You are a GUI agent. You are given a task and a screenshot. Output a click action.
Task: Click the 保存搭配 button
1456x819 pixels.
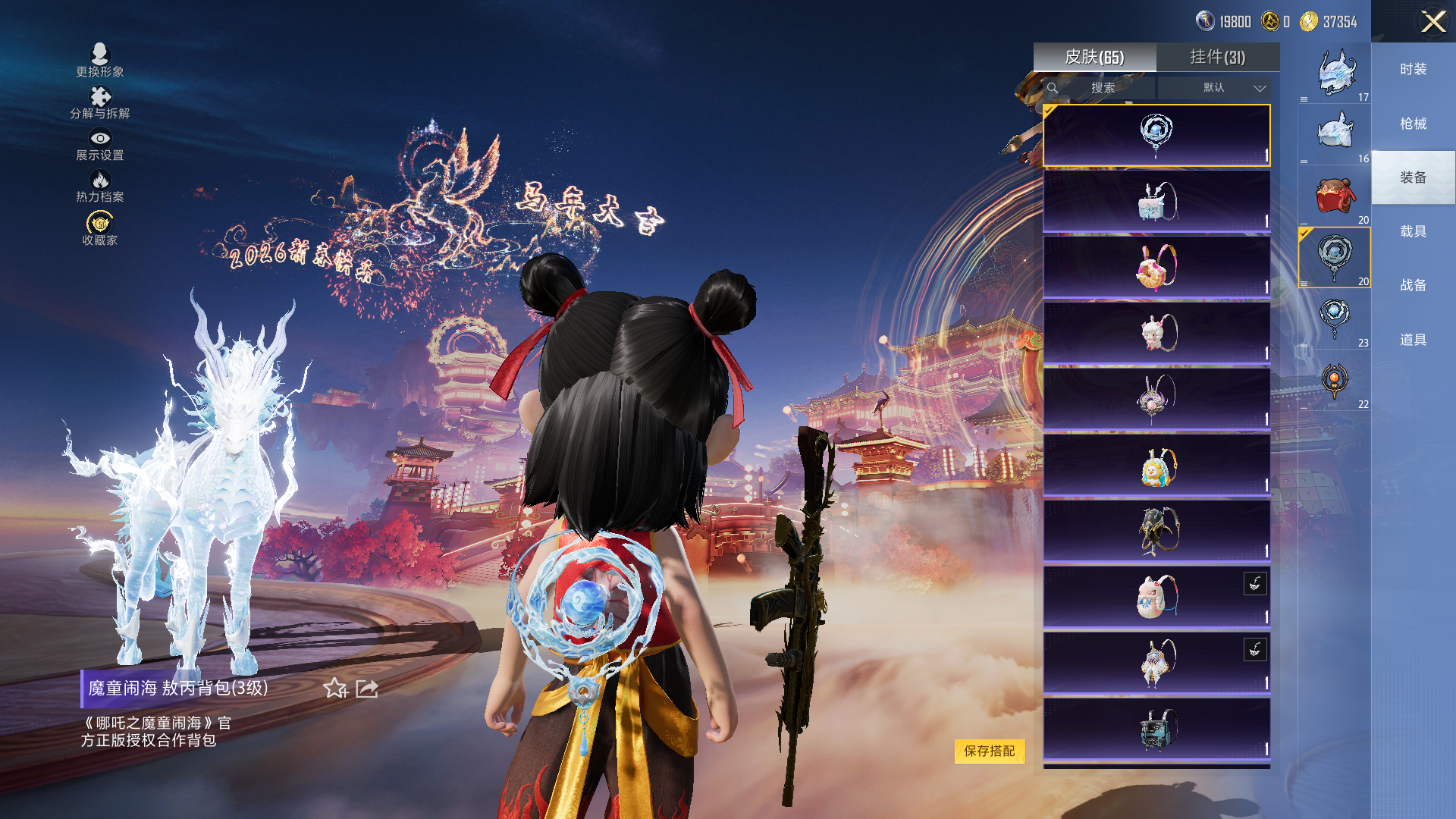pos(989,751)
